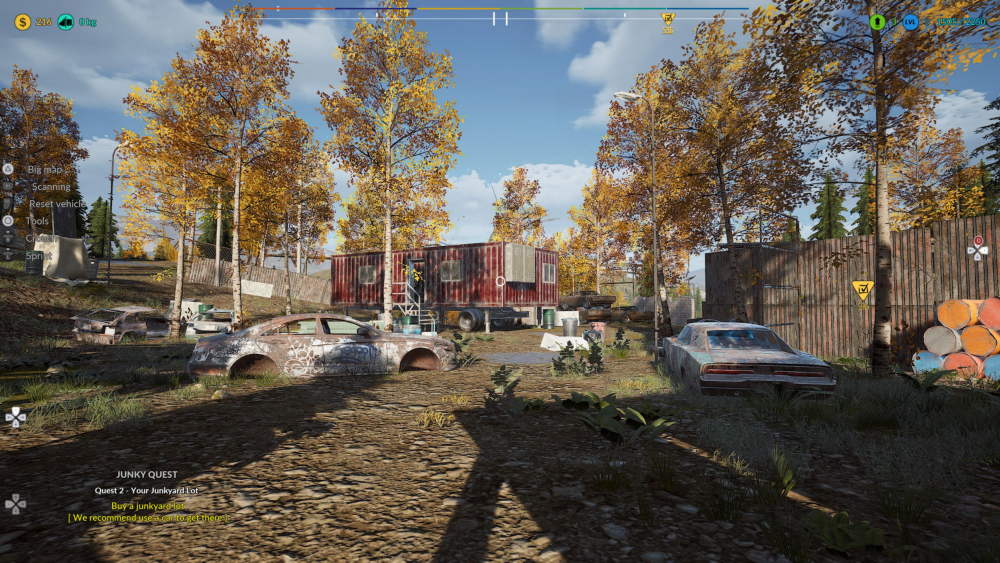The height and width of the screenshot is (563, 1000).
Task: Select the green keyhole icon
Action: tap(877, 21)
